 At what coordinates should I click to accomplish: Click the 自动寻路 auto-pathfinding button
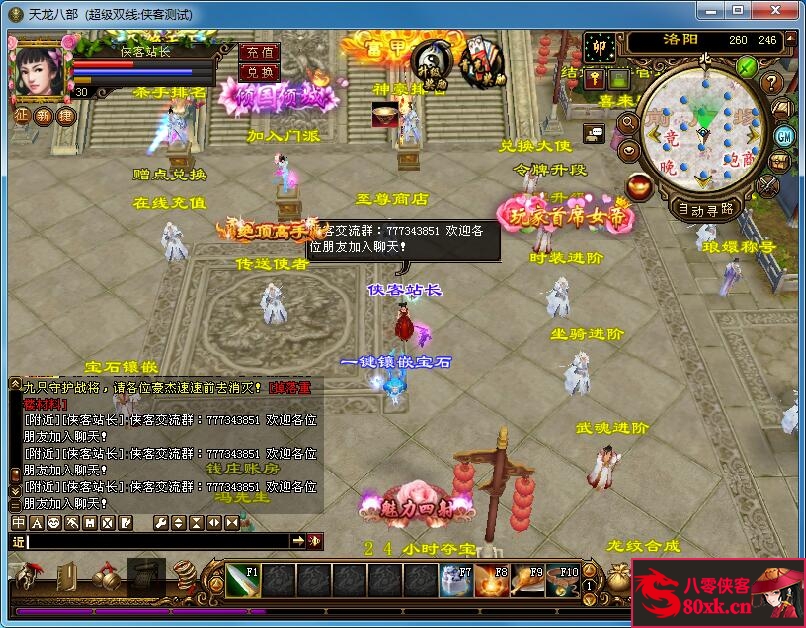706,209
